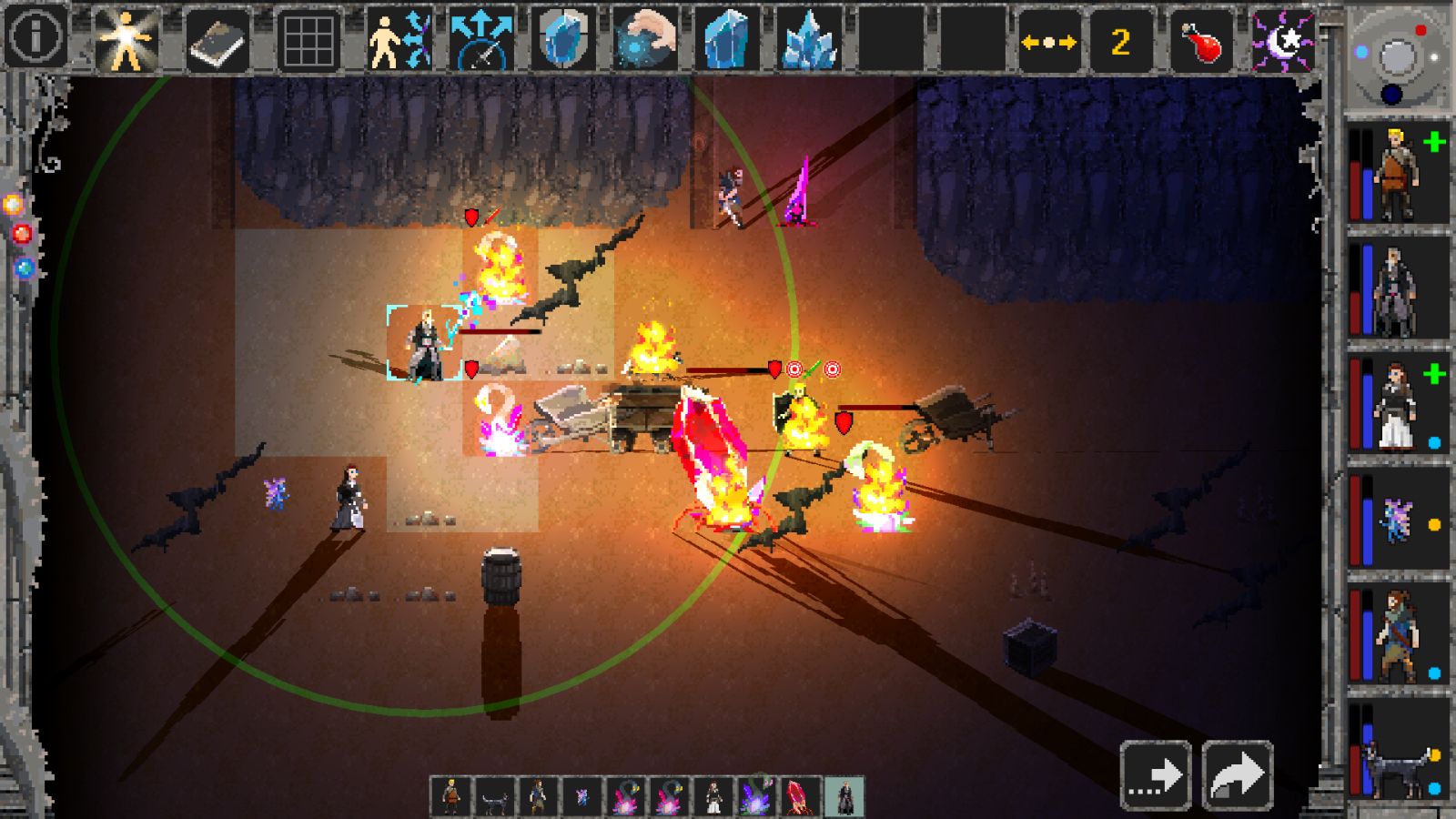Cast the ice crystal shield spell
Screen dimensions: 1456x819
tap(563, 40)
